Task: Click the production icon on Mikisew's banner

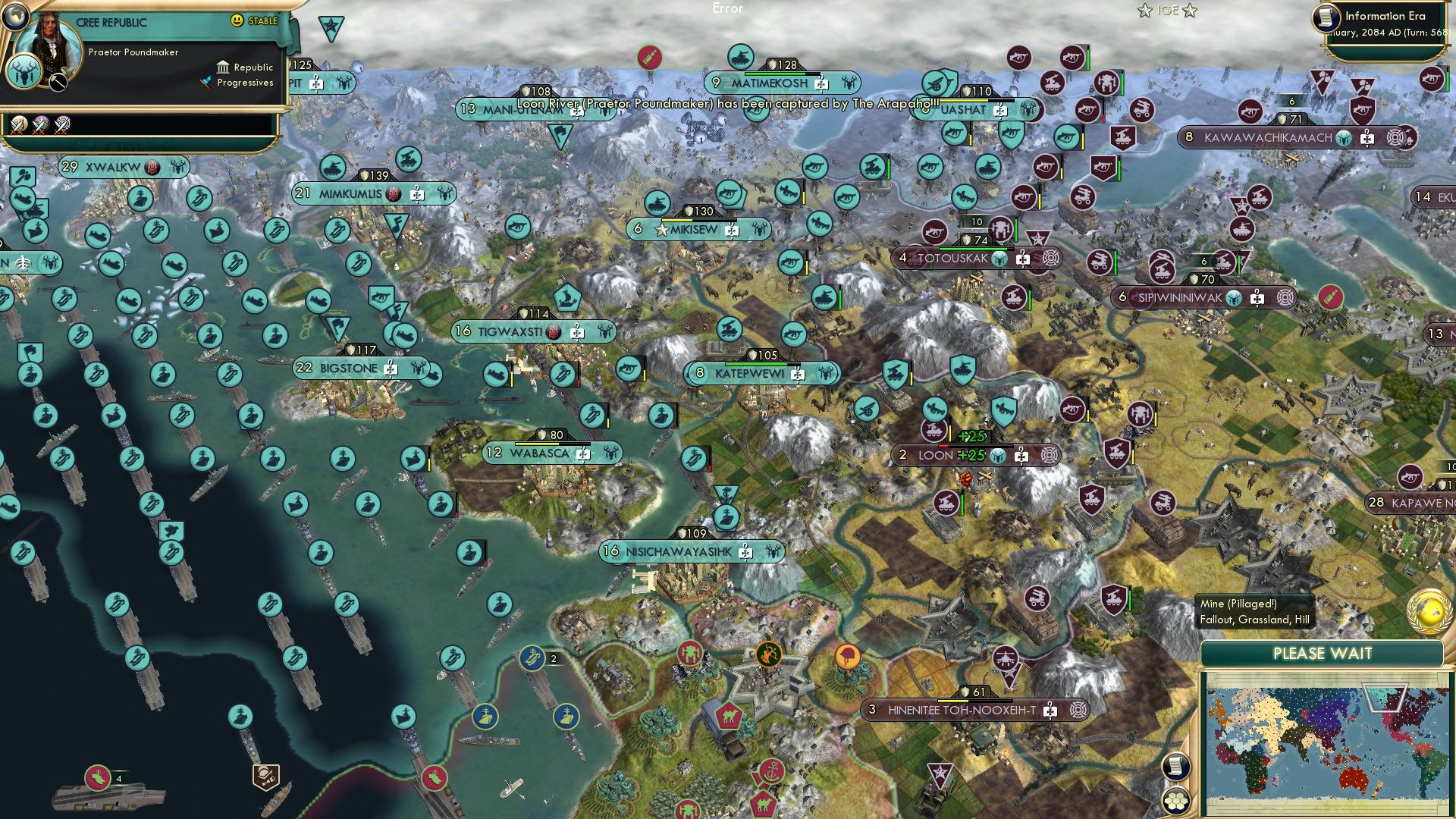Action: 732,230
